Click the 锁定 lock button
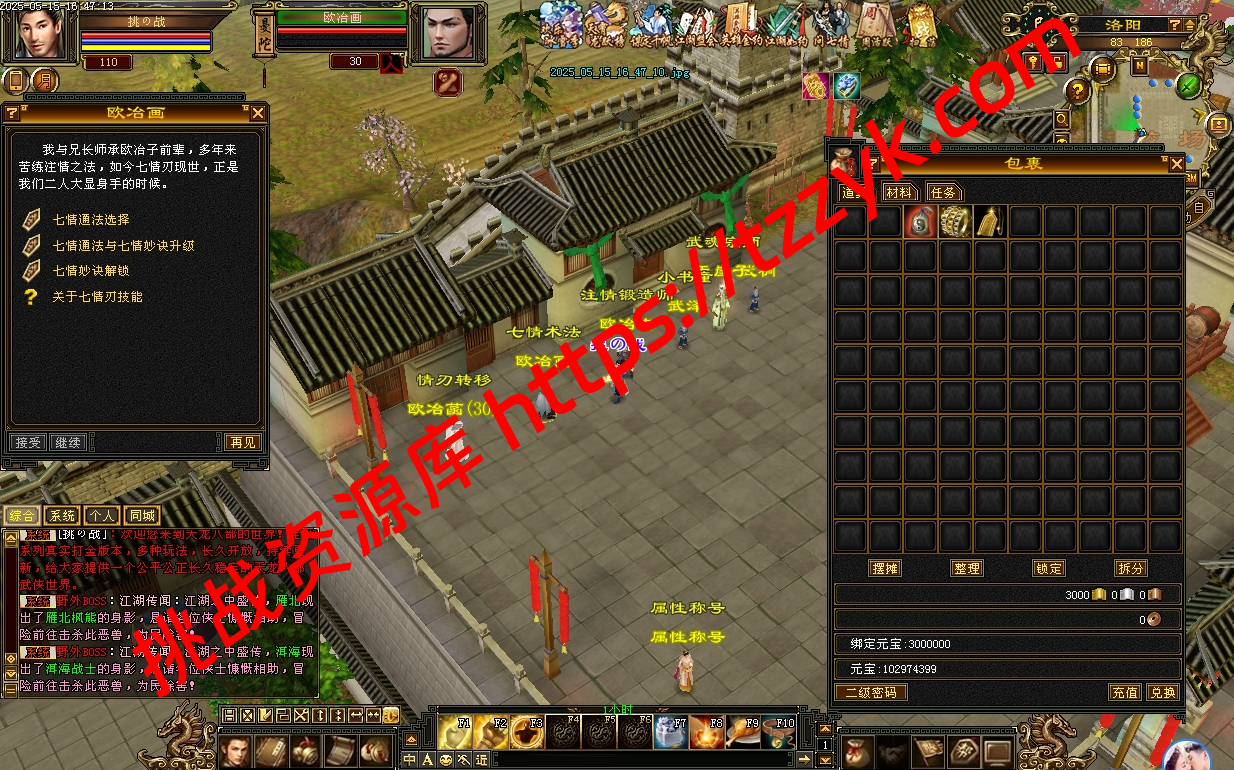Image resolution: width=1234 pixels, height=770 pixels. click(1049, 568)
